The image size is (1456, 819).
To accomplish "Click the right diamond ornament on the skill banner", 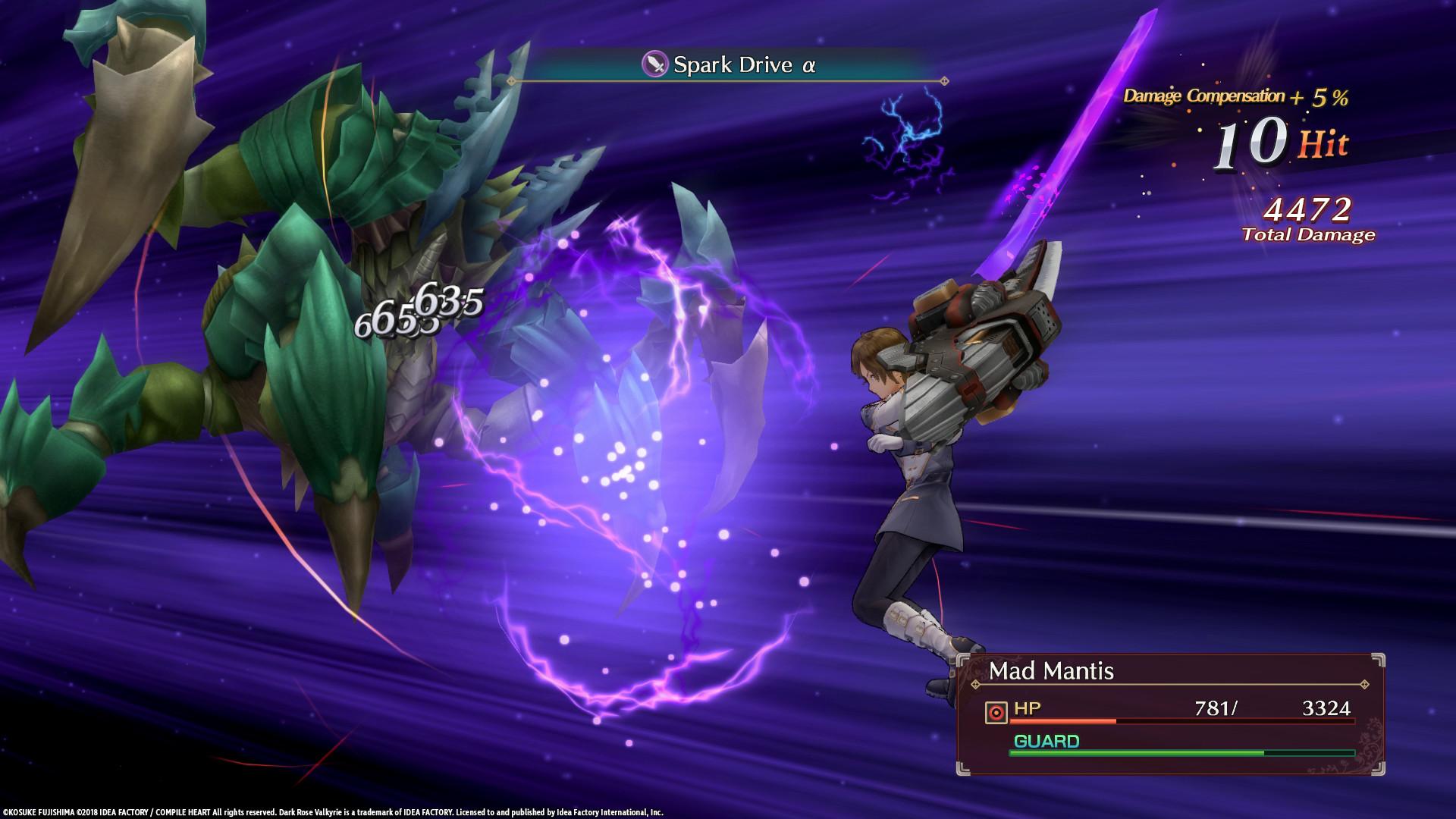I will coord(943,79).
